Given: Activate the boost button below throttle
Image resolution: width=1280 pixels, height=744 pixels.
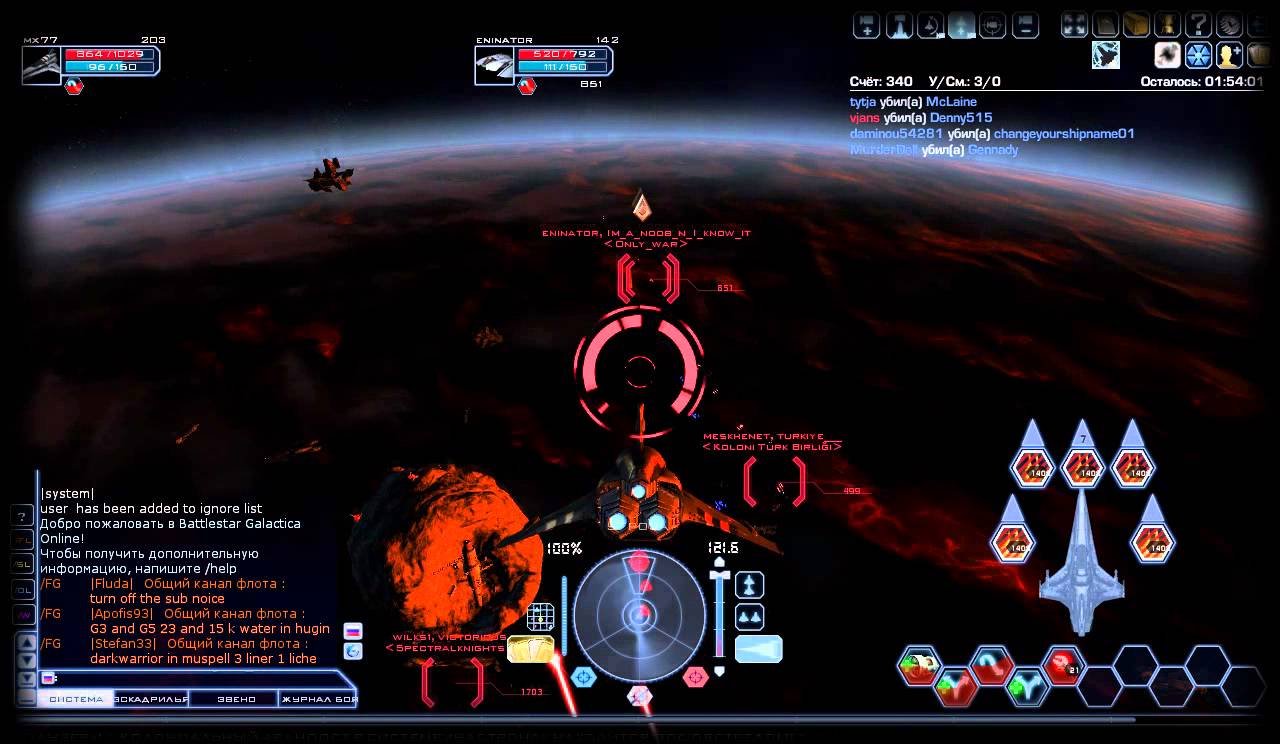Looking at the screenshot, I should pyautogui.click(x=758, y=649).
